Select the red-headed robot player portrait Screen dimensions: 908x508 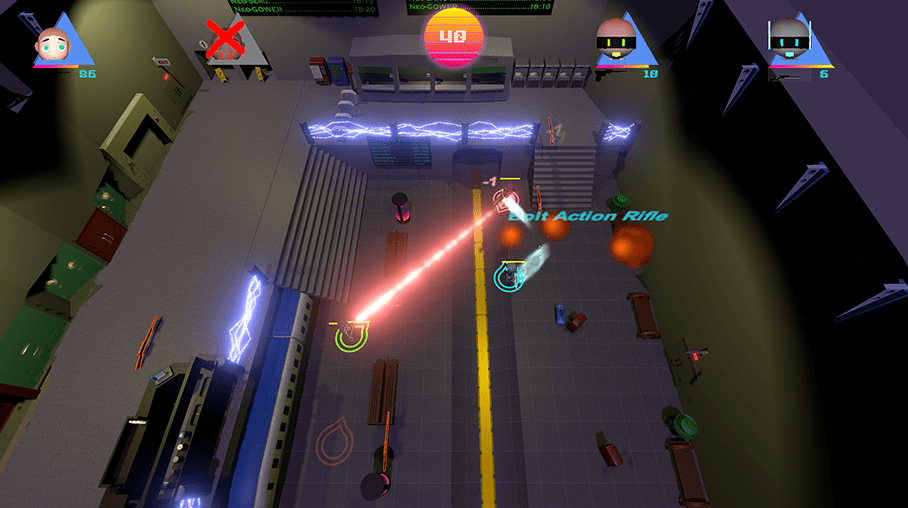click(x=617, y=42)
